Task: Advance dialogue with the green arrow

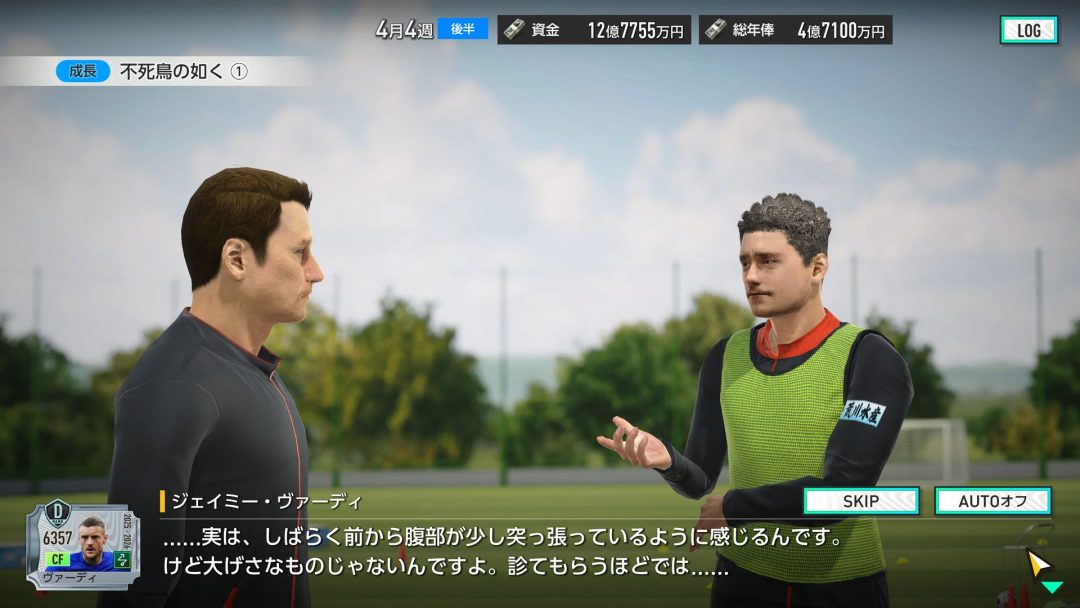Action: 1051,587
